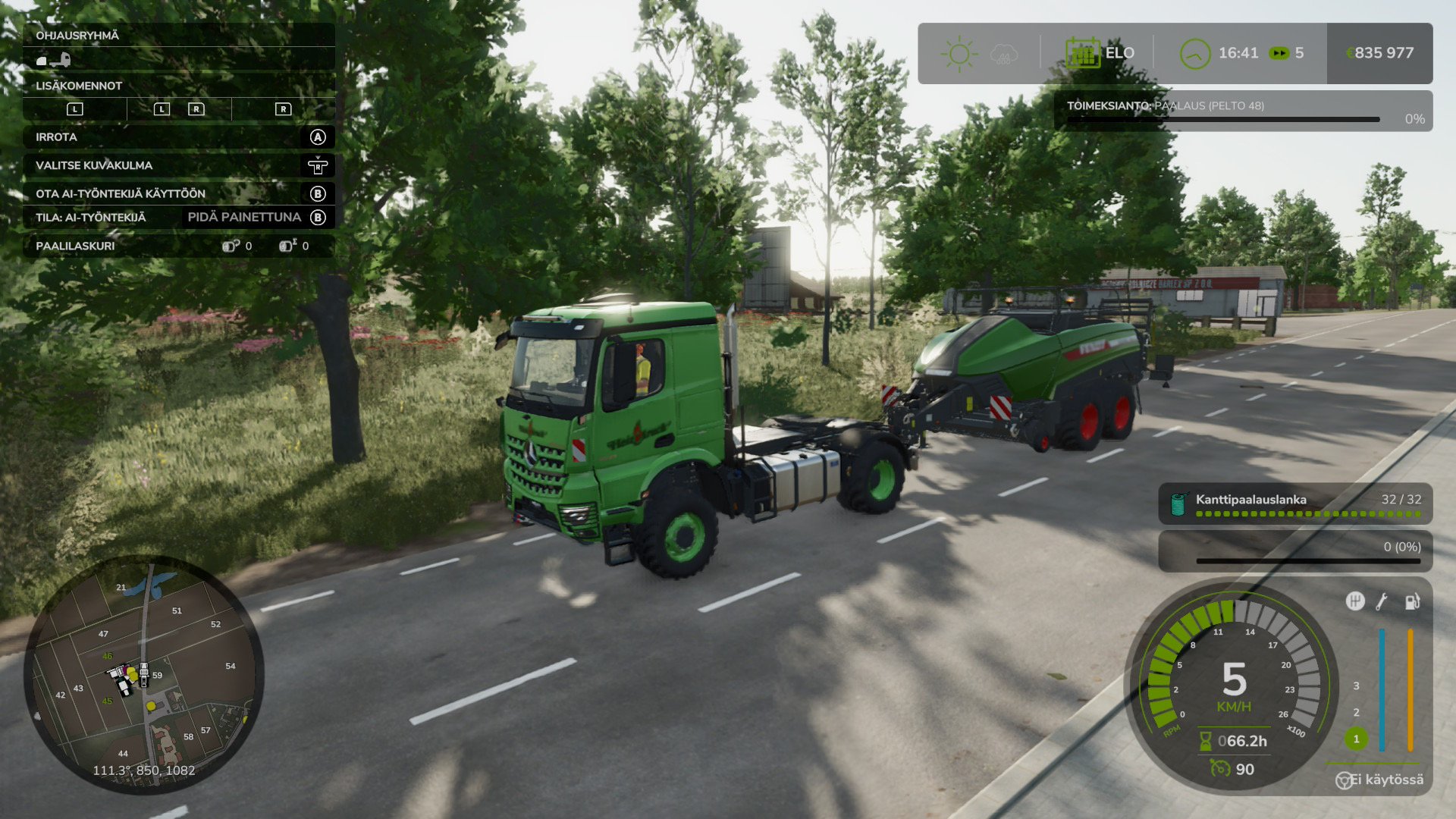This screenshot has width=1456, height=819.
Task: Click the rain cloud forecast icon
Action: (x=1004, y=54)
